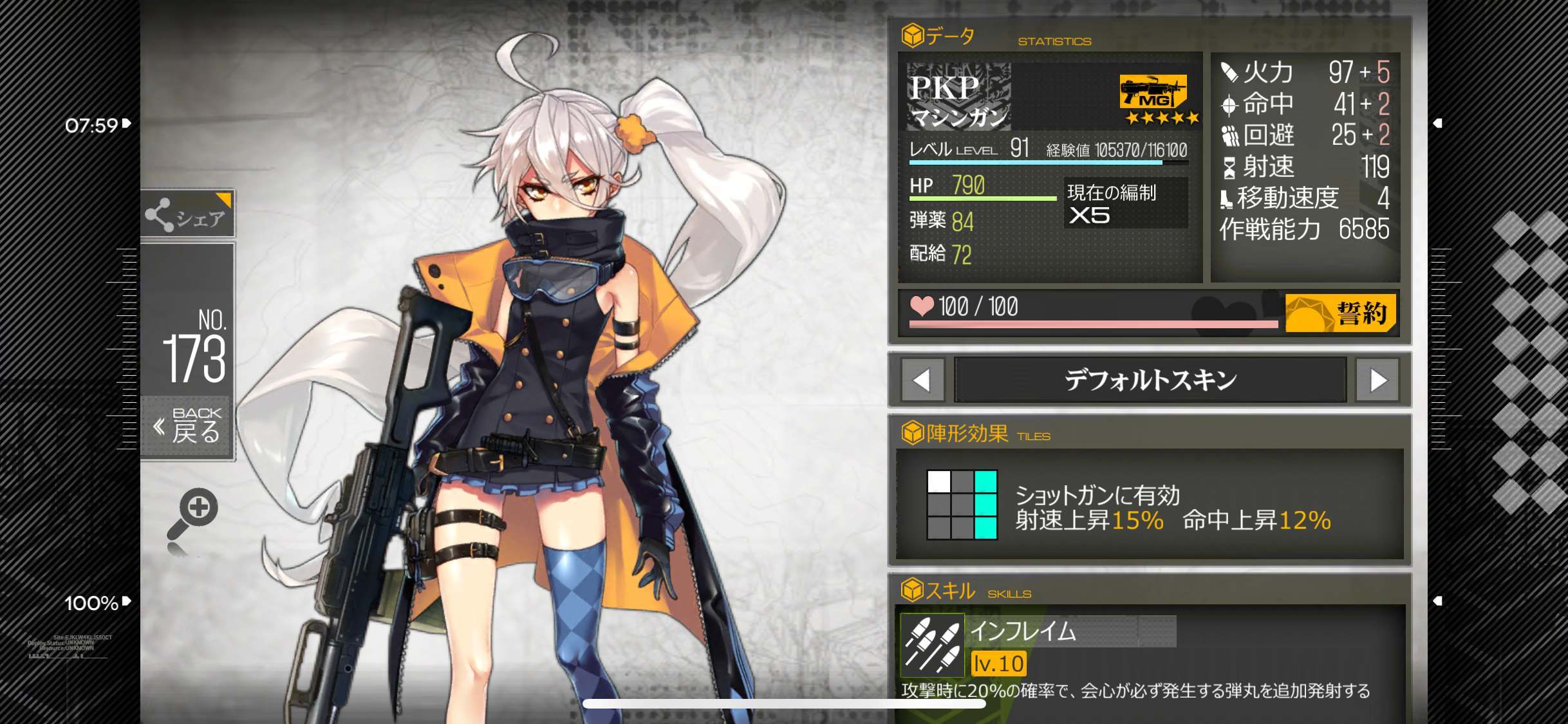Viewport: 1568px width, 724px height.
Task: Go back with the 戻る button
Action: tap(187, 426)
